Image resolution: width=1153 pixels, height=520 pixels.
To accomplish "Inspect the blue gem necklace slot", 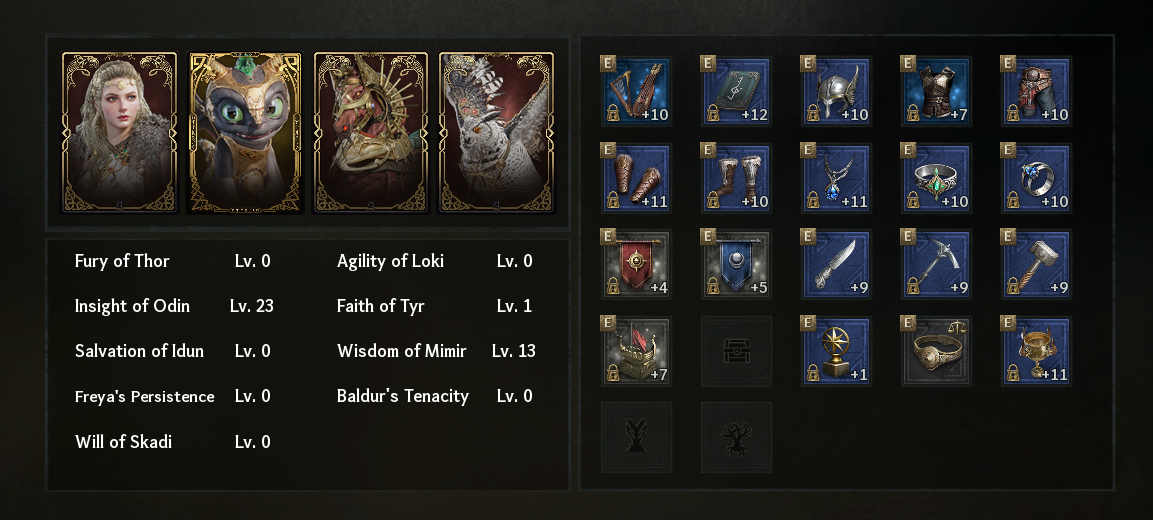I will coord(836,179).
